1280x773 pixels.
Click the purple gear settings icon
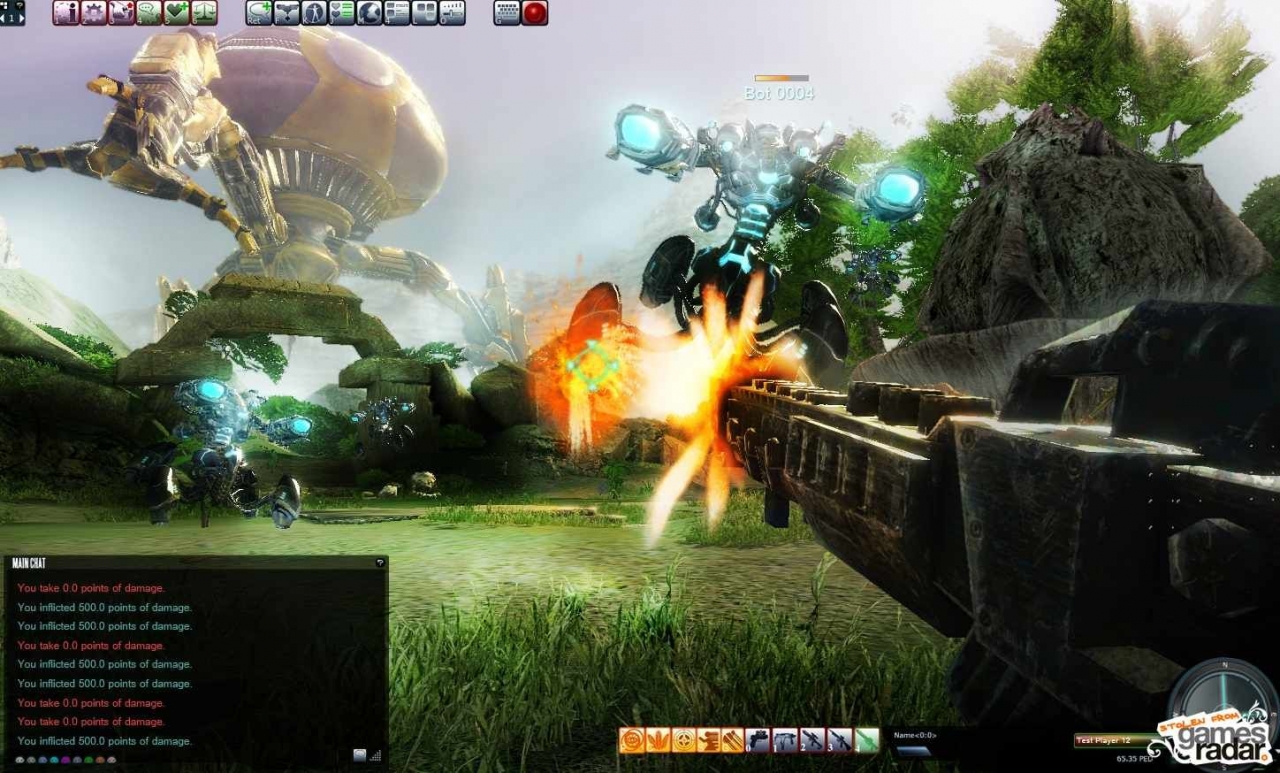[x=93, y=13]
